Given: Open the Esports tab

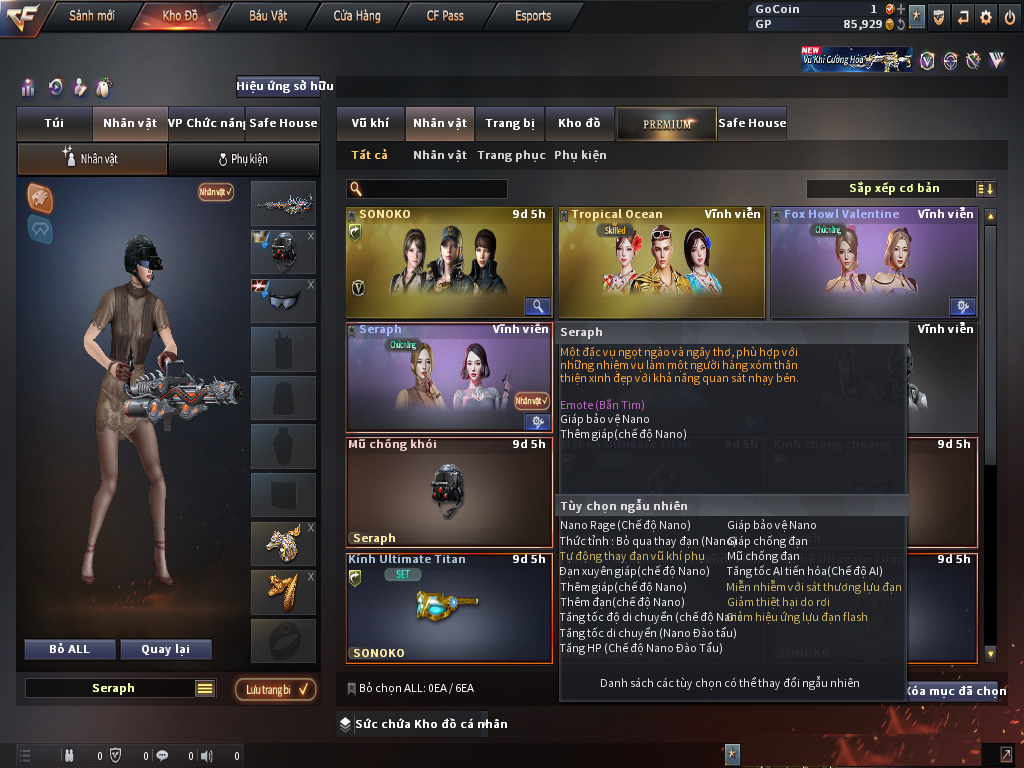Looking at the screenshot, I should 533,16.
